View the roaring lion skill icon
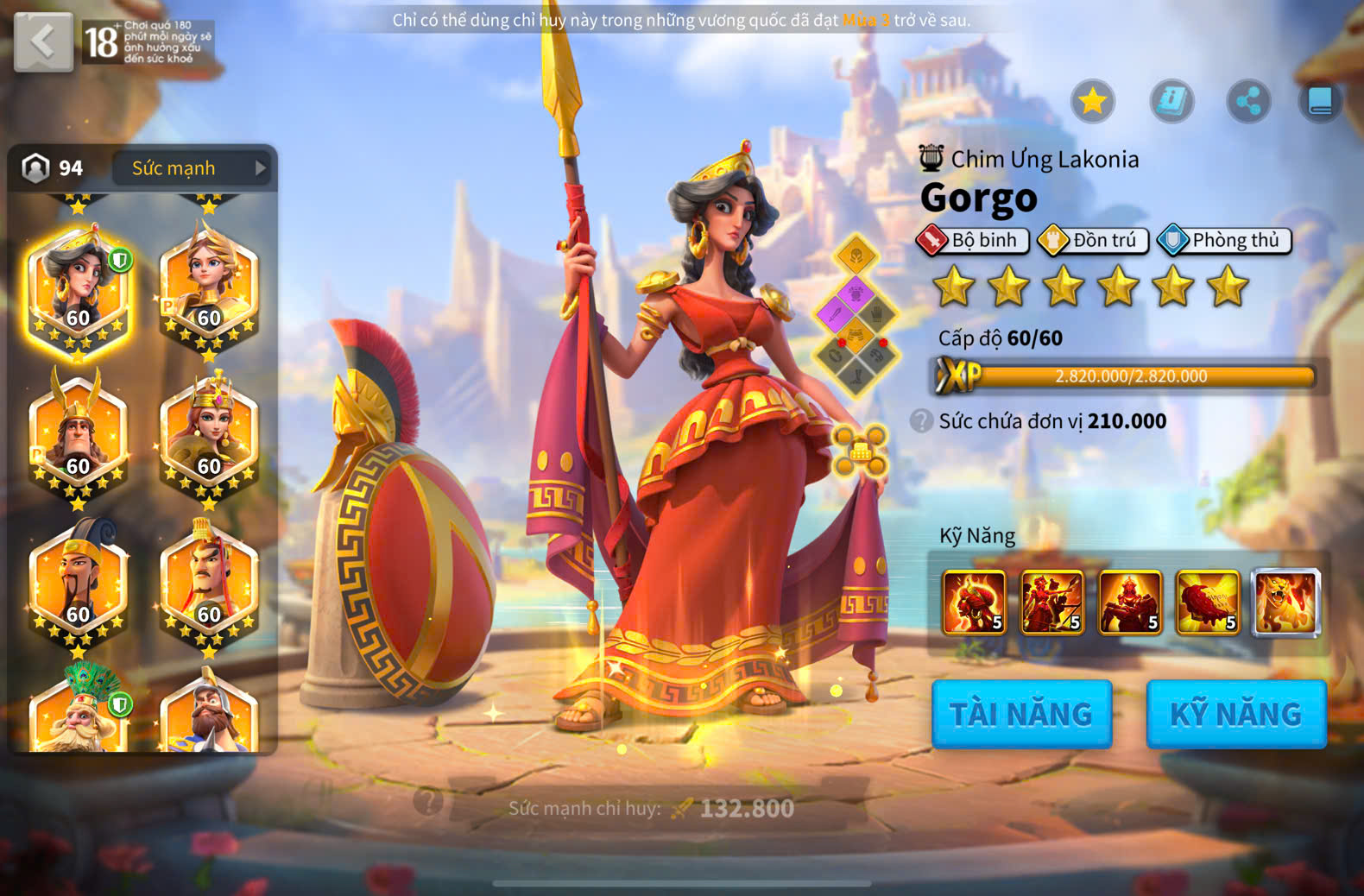Image resolution: width=1364 pixels, height=896 pixels. pyautogui.click(x=1285, y=603)
